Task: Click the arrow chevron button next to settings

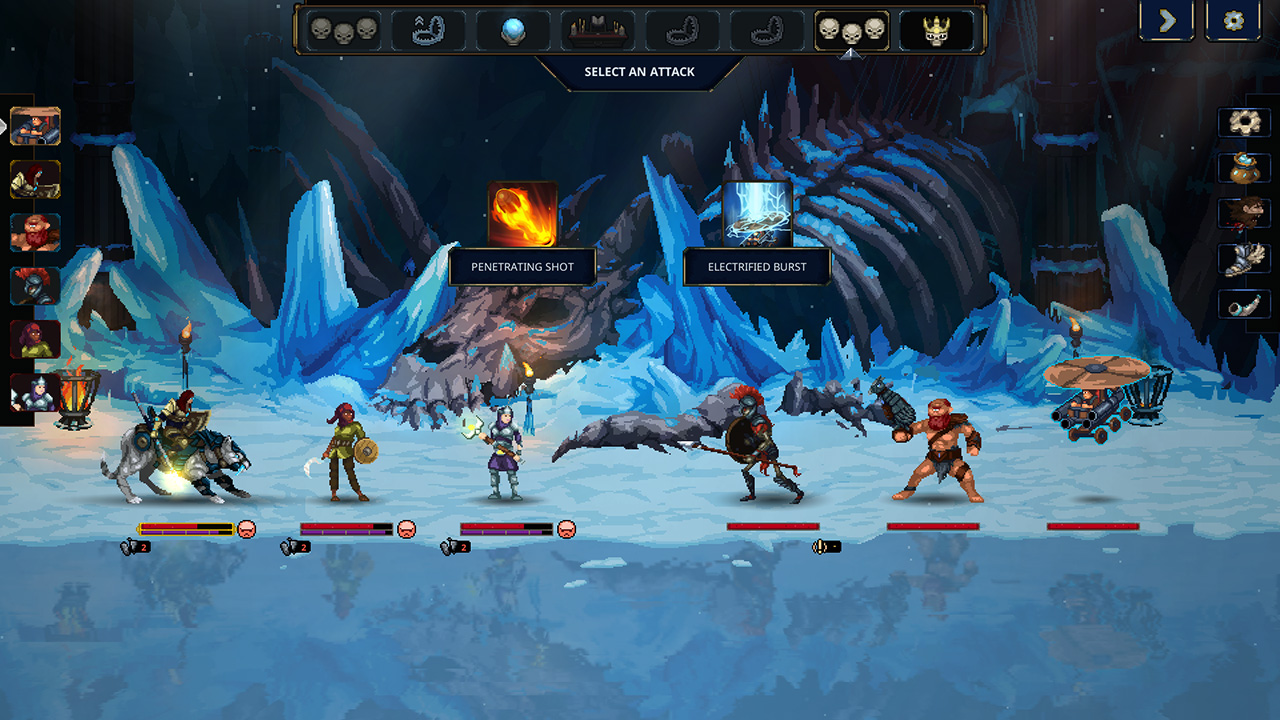Action: (1166, 21)
